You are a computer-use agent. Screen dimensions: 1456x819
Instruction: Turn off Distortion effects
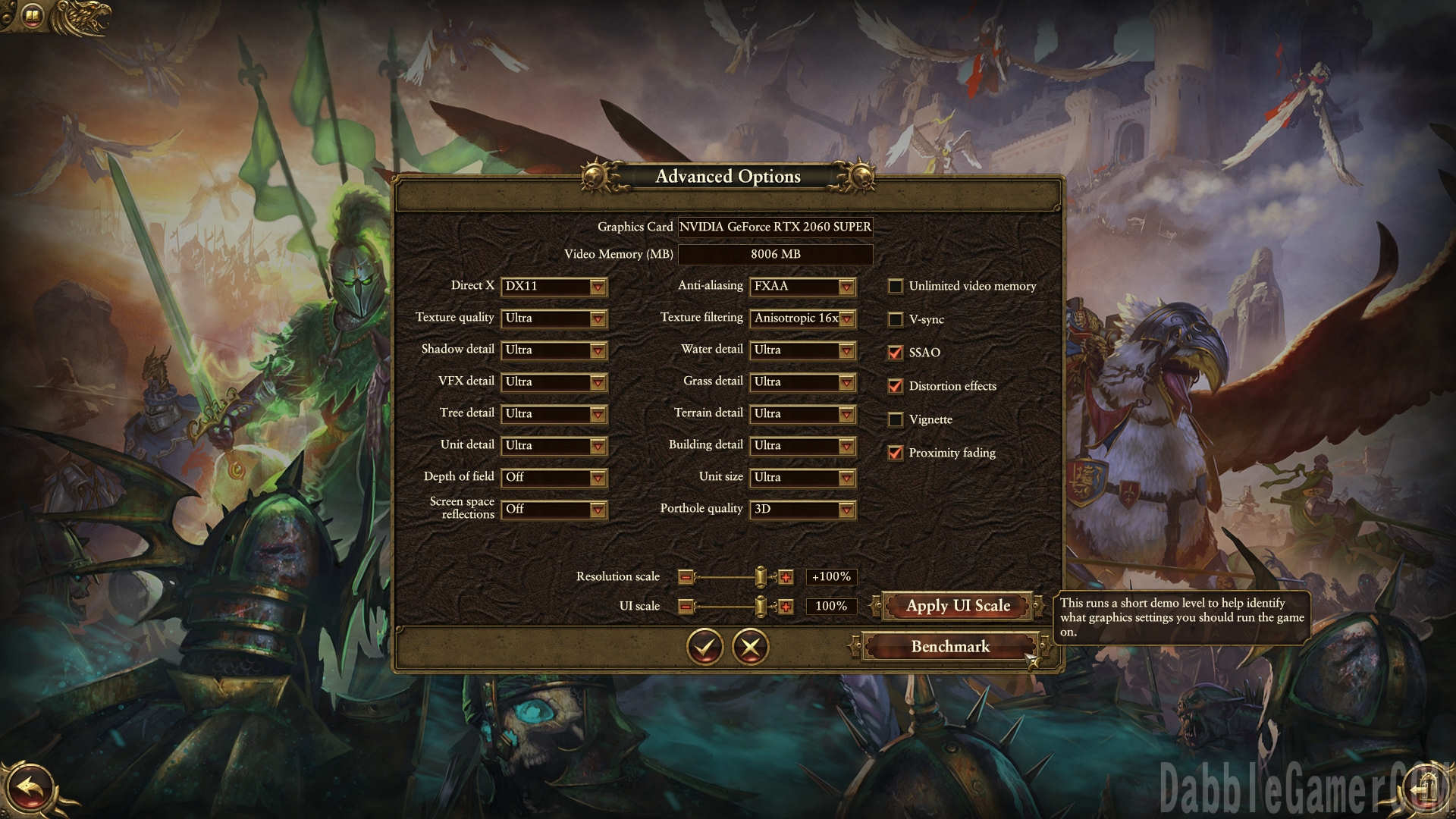896,386
